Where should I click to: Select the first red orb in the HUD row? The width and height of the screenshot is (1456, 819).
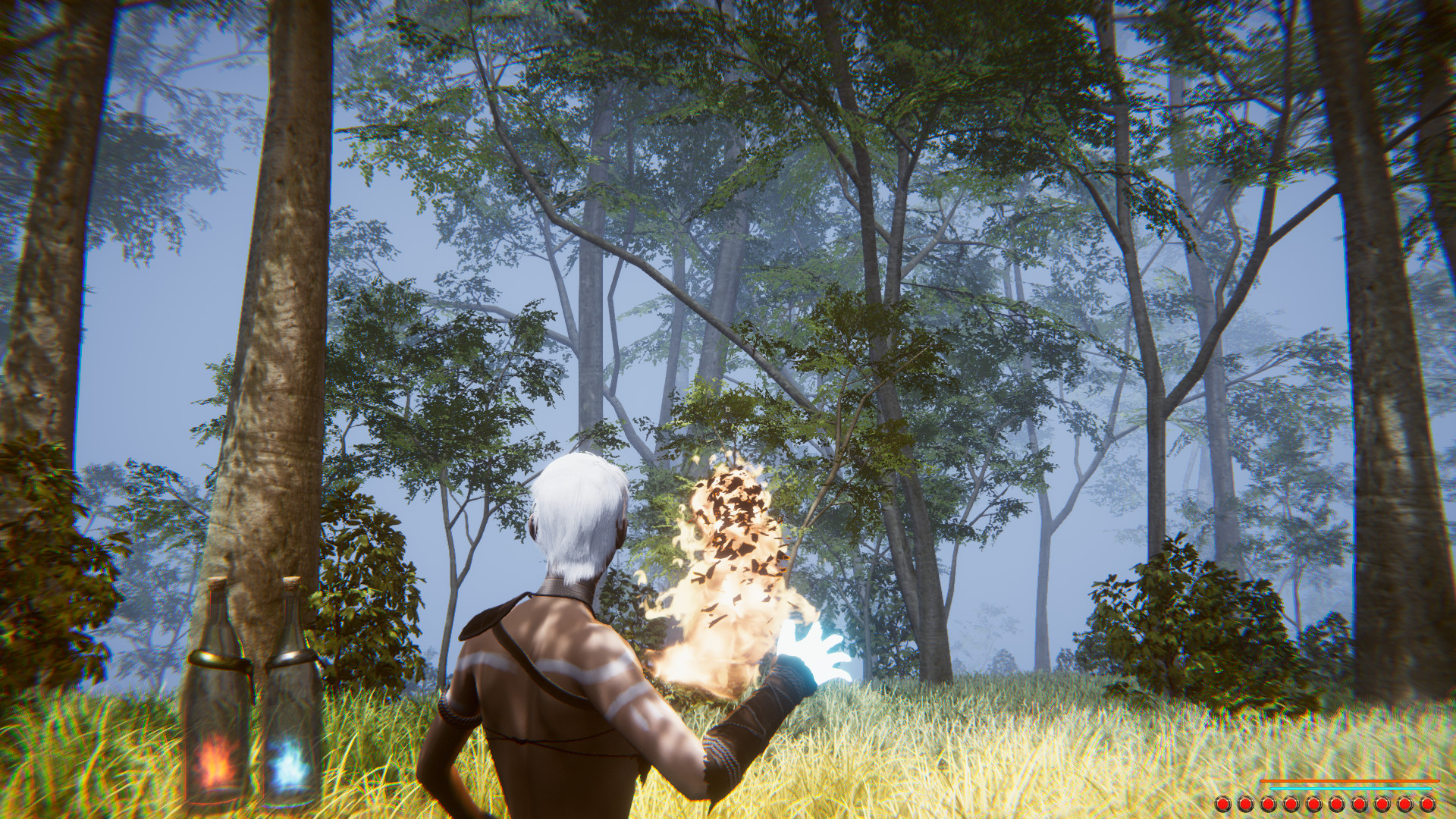(x=1222, y=803)
